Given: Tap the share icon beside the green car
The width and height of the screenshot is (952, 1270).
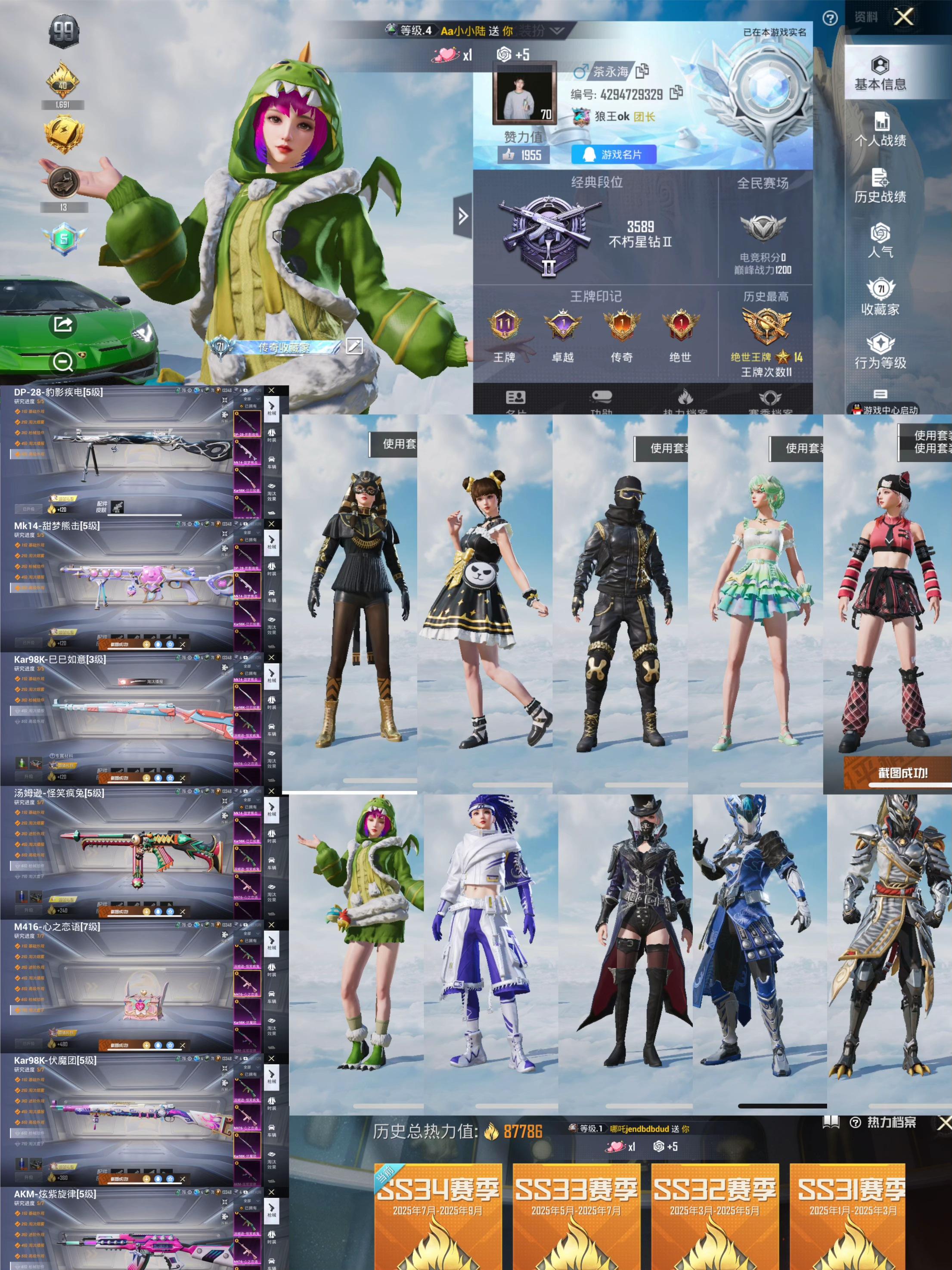Looking at the screenshot, I should click(62, 324).
